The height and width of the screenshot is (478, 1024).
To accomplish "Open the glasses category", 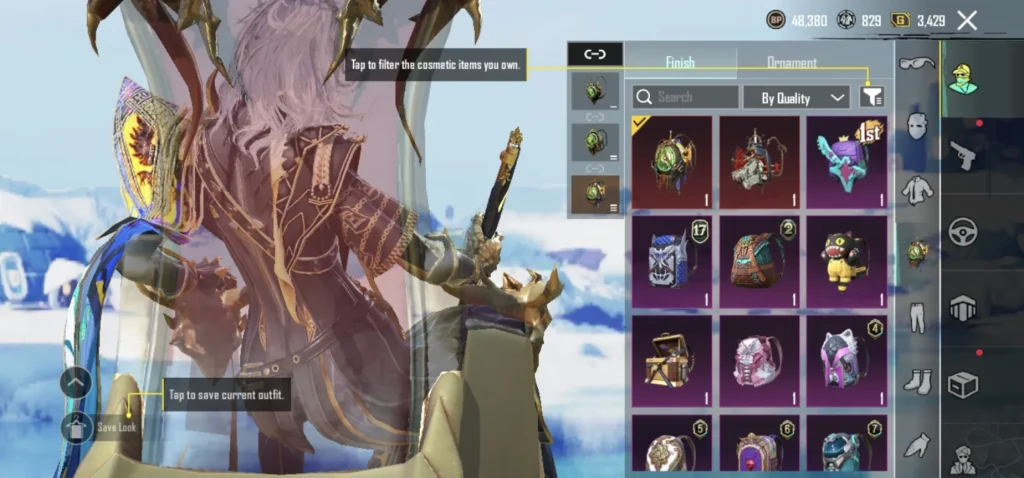I will coord(917,64).
